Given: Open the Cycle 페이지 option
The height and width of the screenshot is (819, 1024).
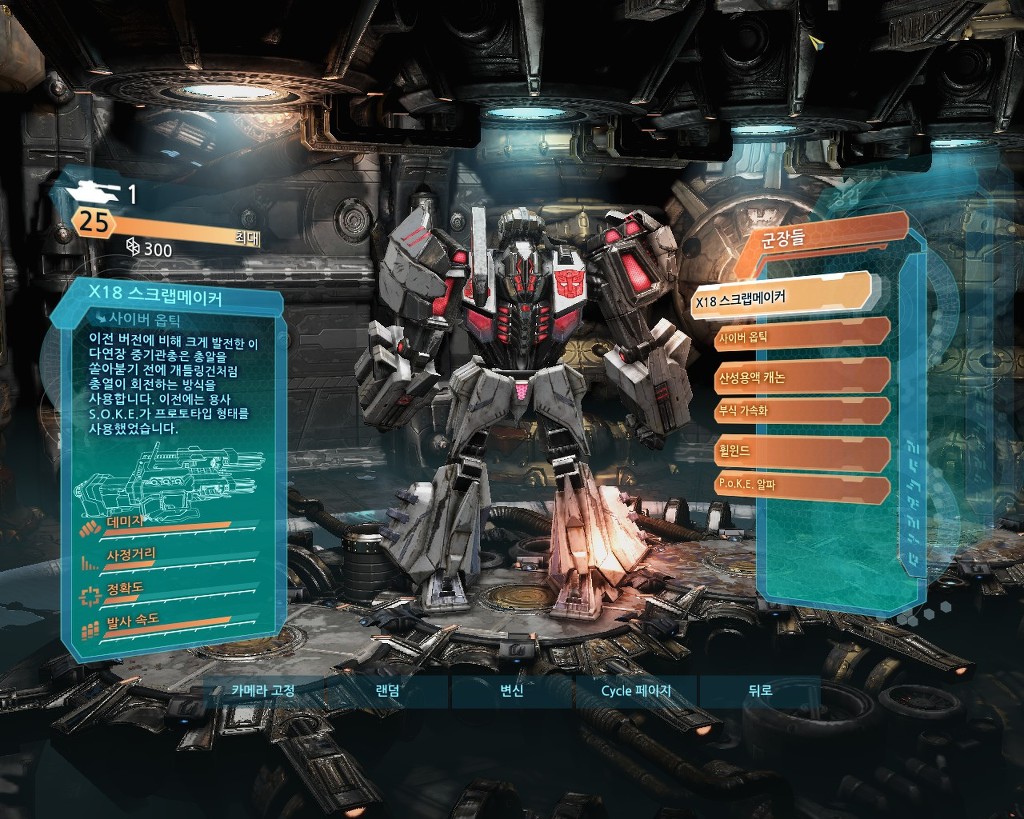Looking at the screenshot, I should [x=636, y=690].
